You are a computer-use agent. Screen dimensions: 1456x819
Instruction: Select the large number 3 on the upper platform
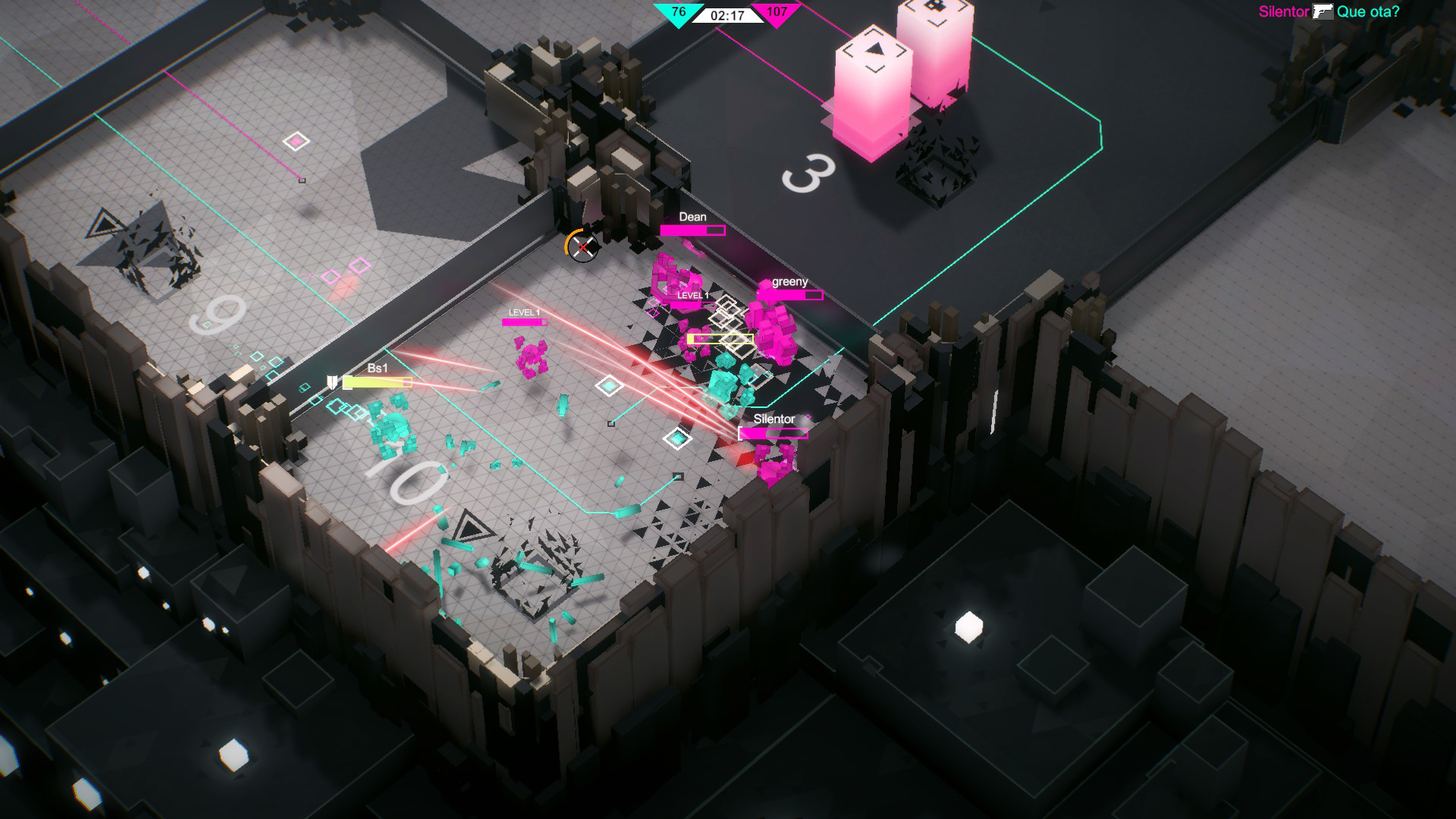pos(808,171)
